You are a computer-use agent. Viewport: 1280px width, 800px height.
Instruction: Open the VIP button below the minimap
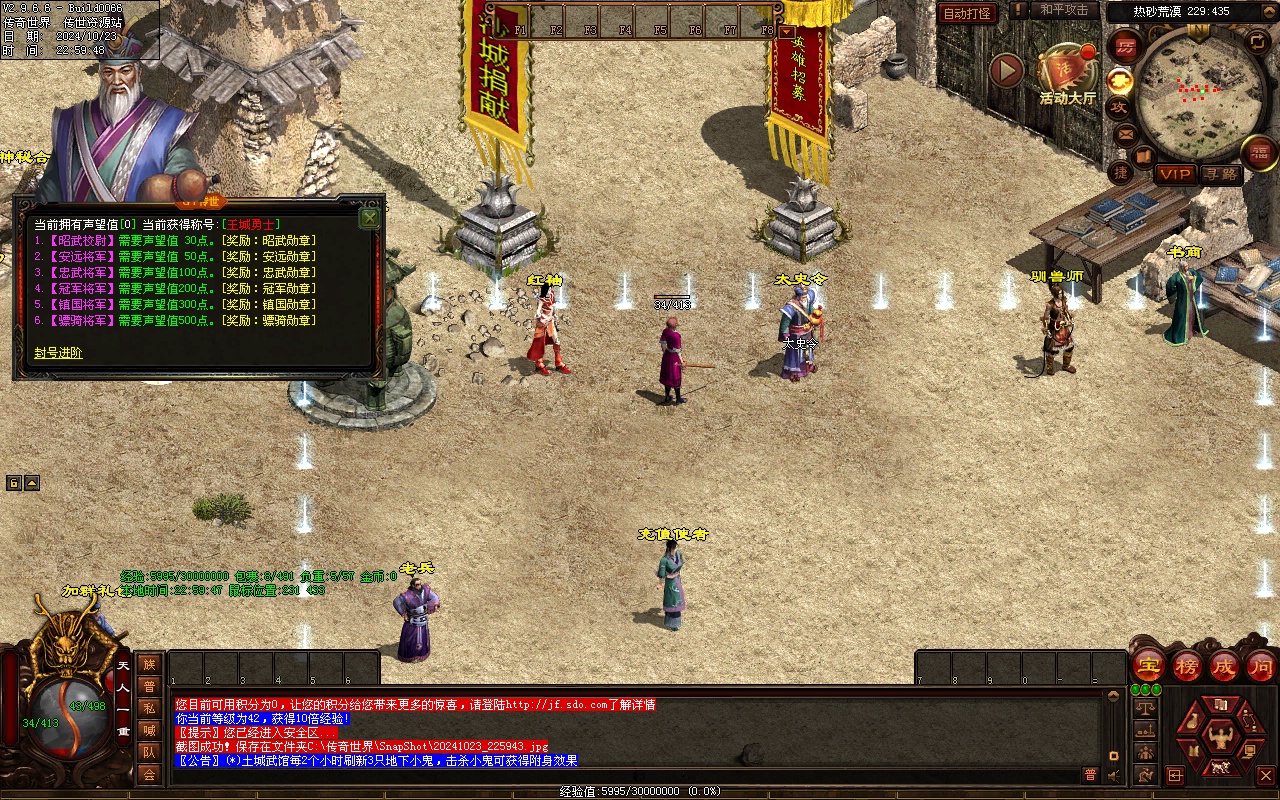(x=1175, y=174)
